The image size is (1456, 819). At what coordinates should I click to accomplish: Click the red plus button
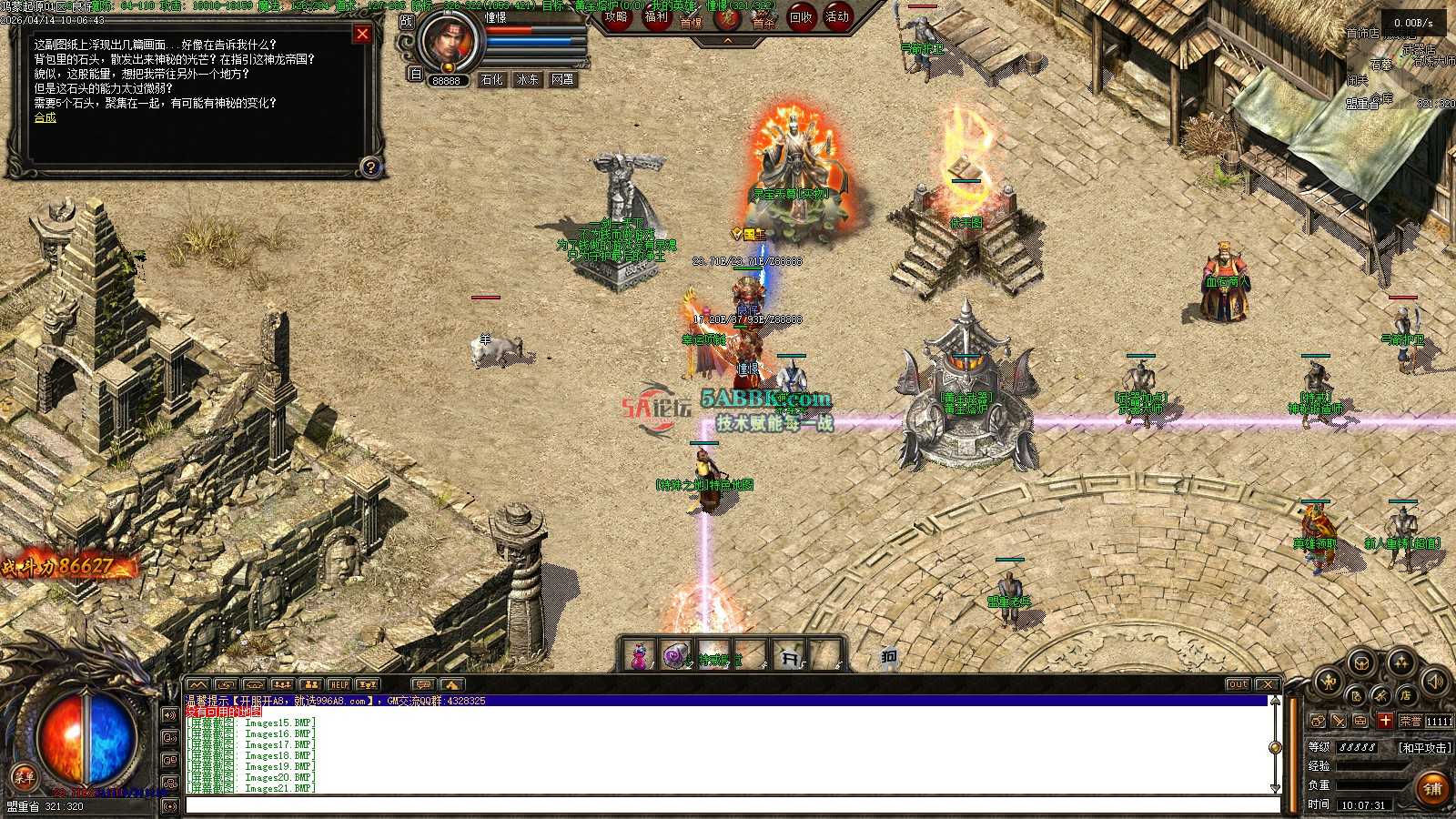point(1385,721)
